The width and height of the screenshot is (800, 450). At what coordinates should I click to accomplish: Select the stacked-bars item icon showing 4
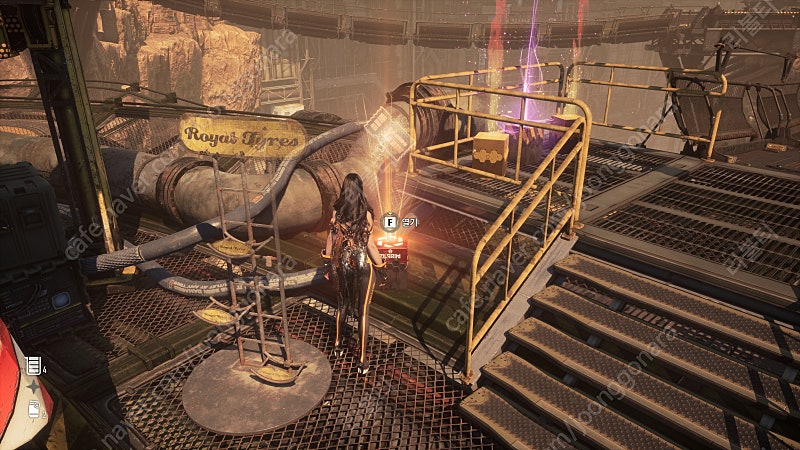pos(33,365)
